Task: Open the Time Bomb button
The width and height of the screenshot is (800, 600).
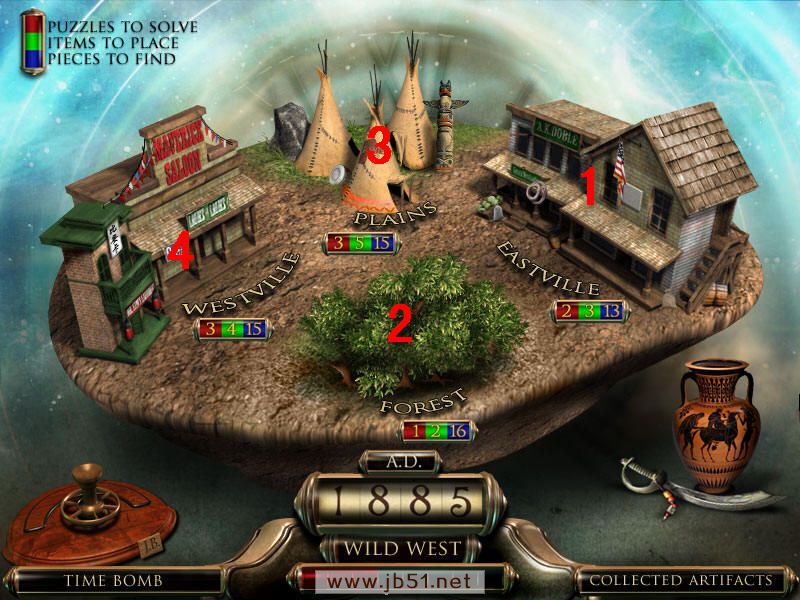Action: click(x=111, y=579)
